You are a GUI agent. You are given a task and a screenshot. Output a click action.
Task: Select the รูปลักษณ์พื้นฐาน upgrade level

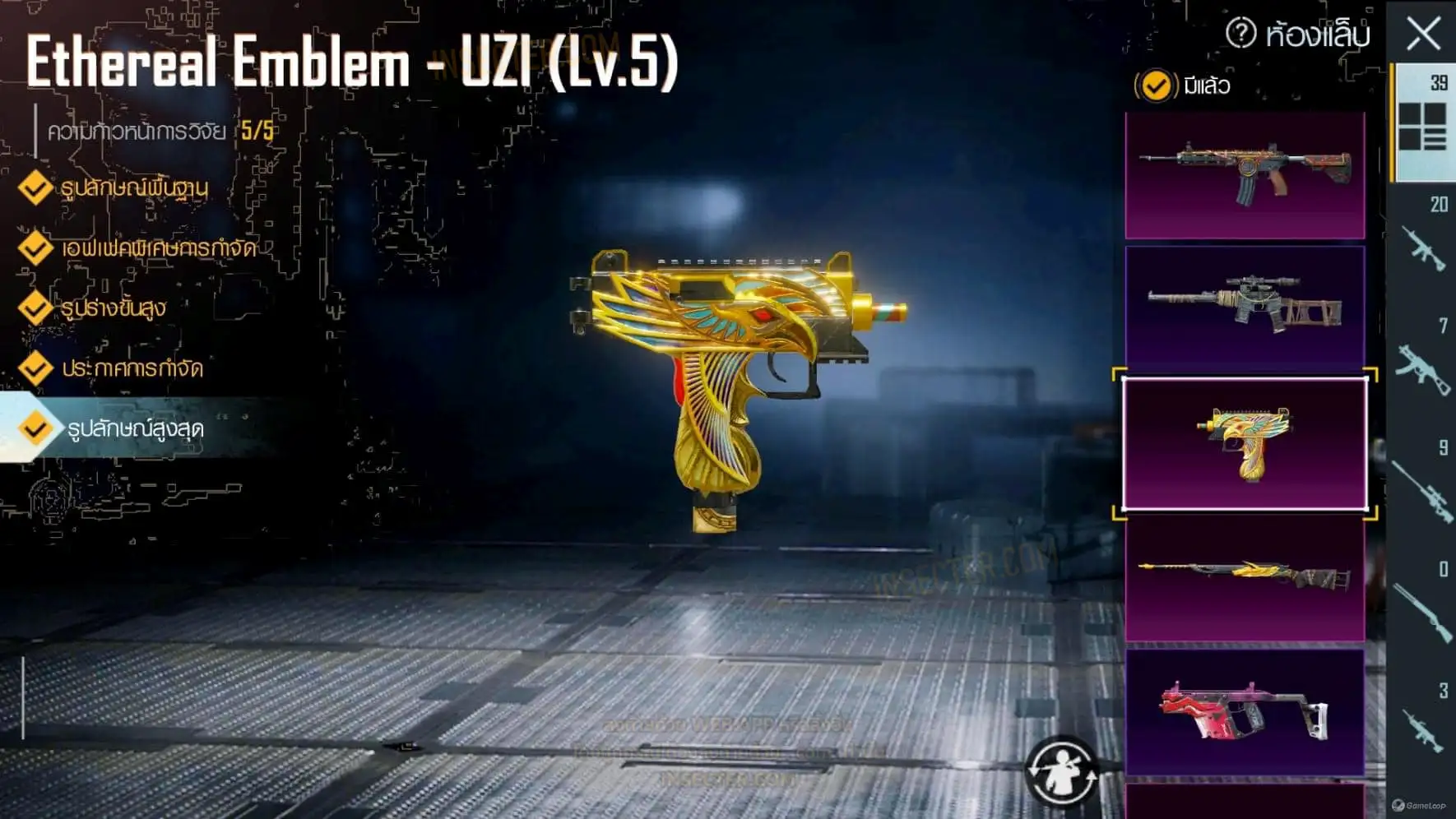[x=133, y=188]
